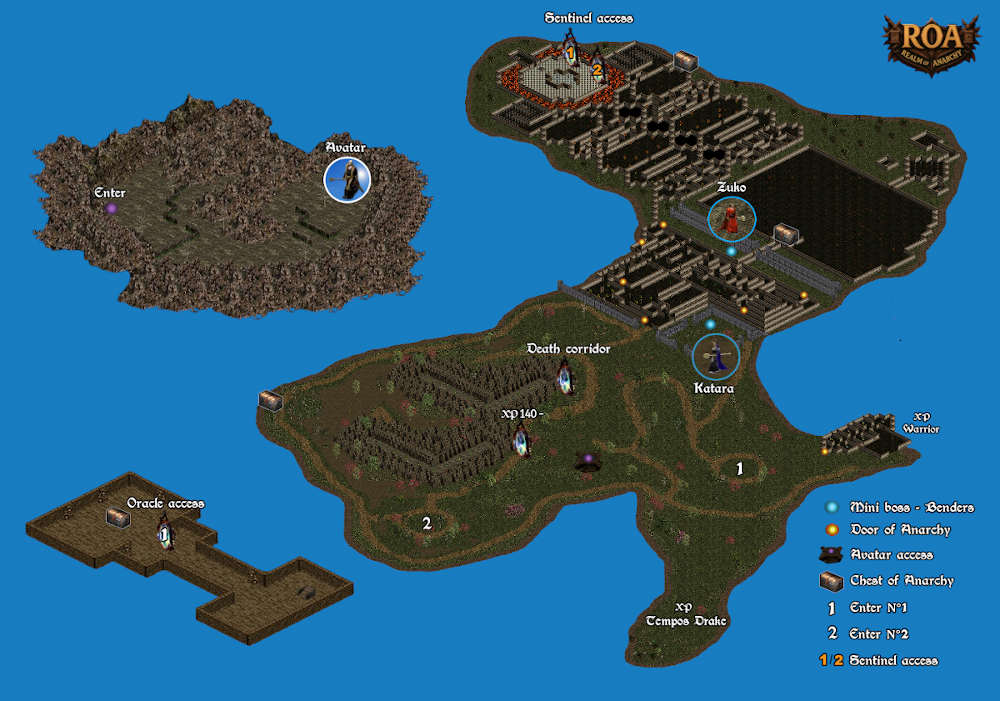Select the XP Warrior map label
Viewport: 1000px width, 701px height.
pos(921,423)
